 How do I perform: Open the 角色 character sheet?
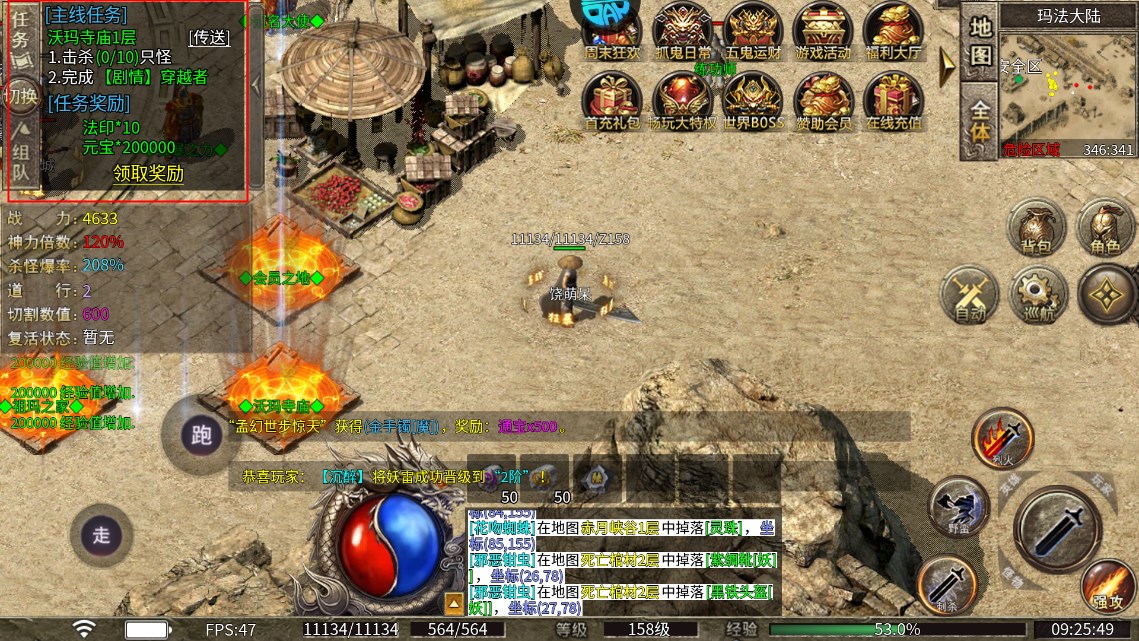[1105, 226]
